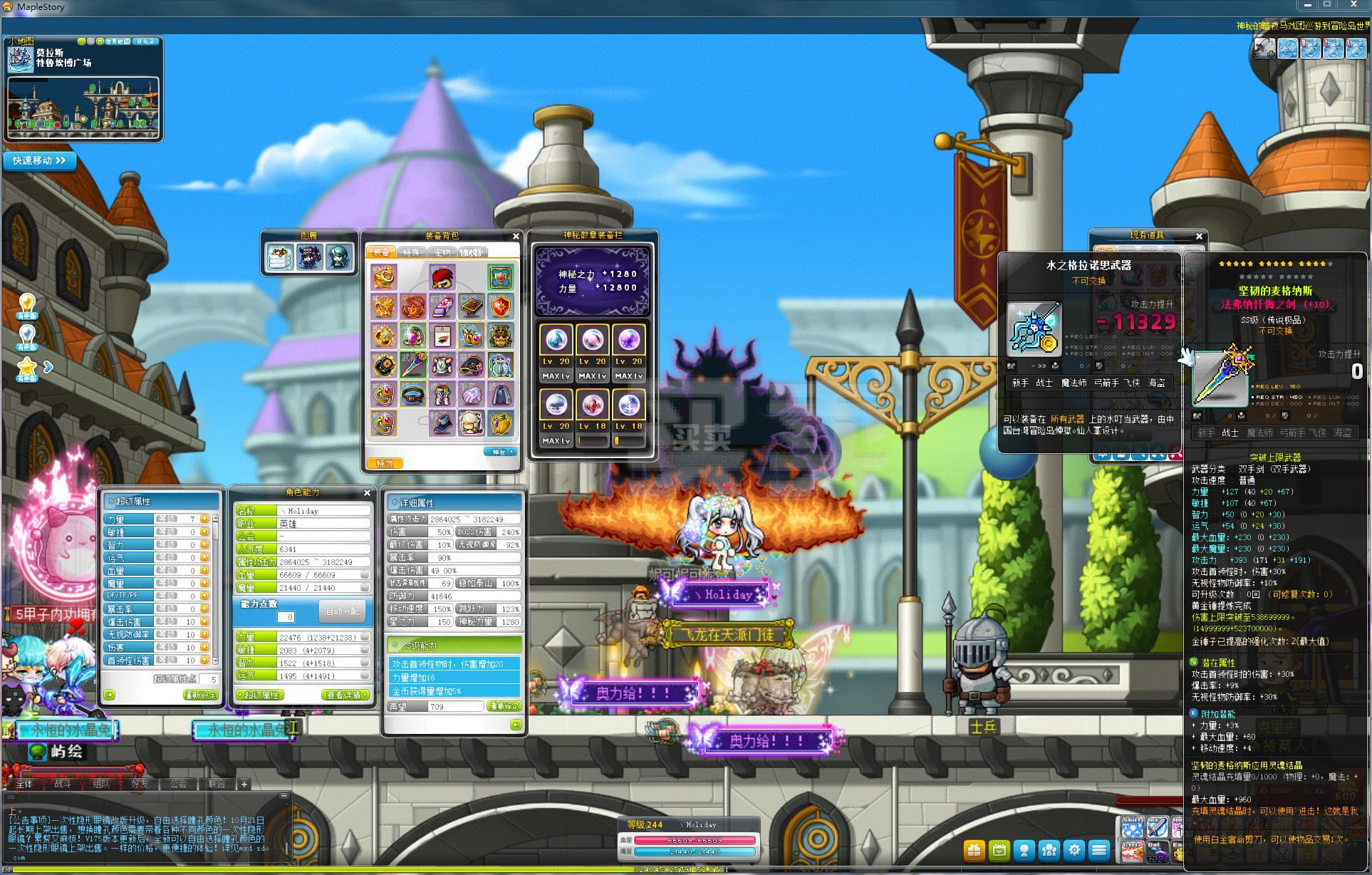Close the 角色能力 character stats window

pos(367,492)
